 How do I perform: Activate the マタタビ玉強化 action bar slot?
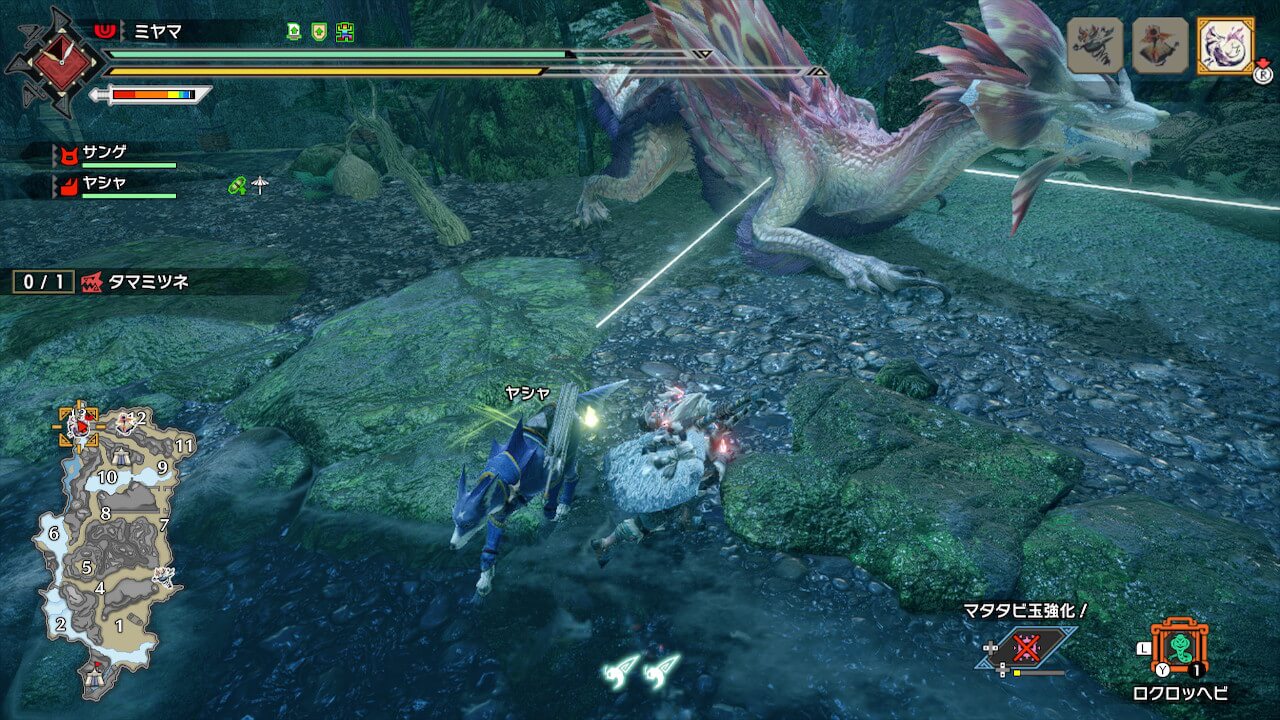coord(1025,648)
